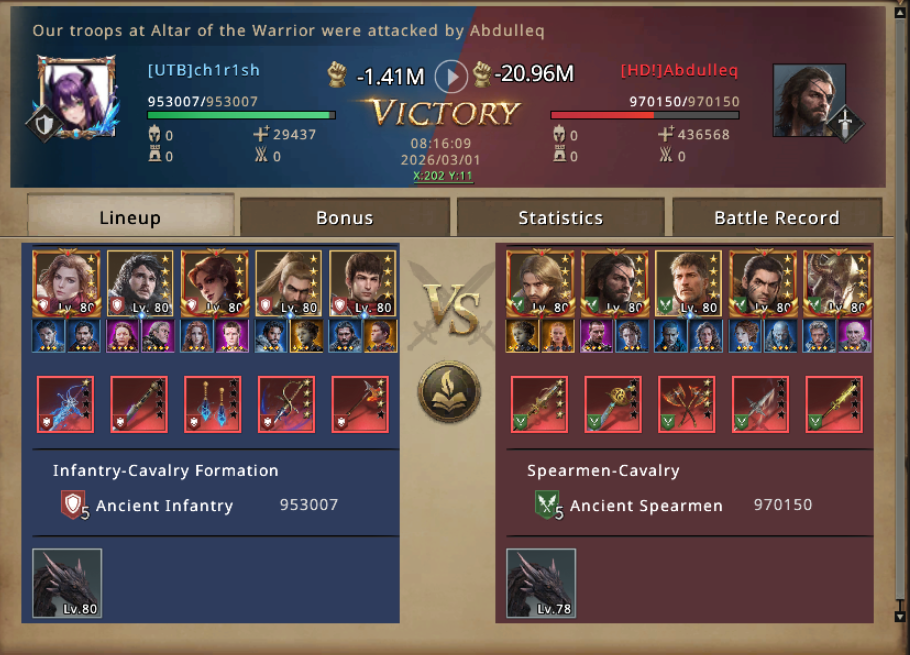Select the attacker's level 78 dragon
The height and width of the screenshot is (655, 910).
(x=541, y=583)
